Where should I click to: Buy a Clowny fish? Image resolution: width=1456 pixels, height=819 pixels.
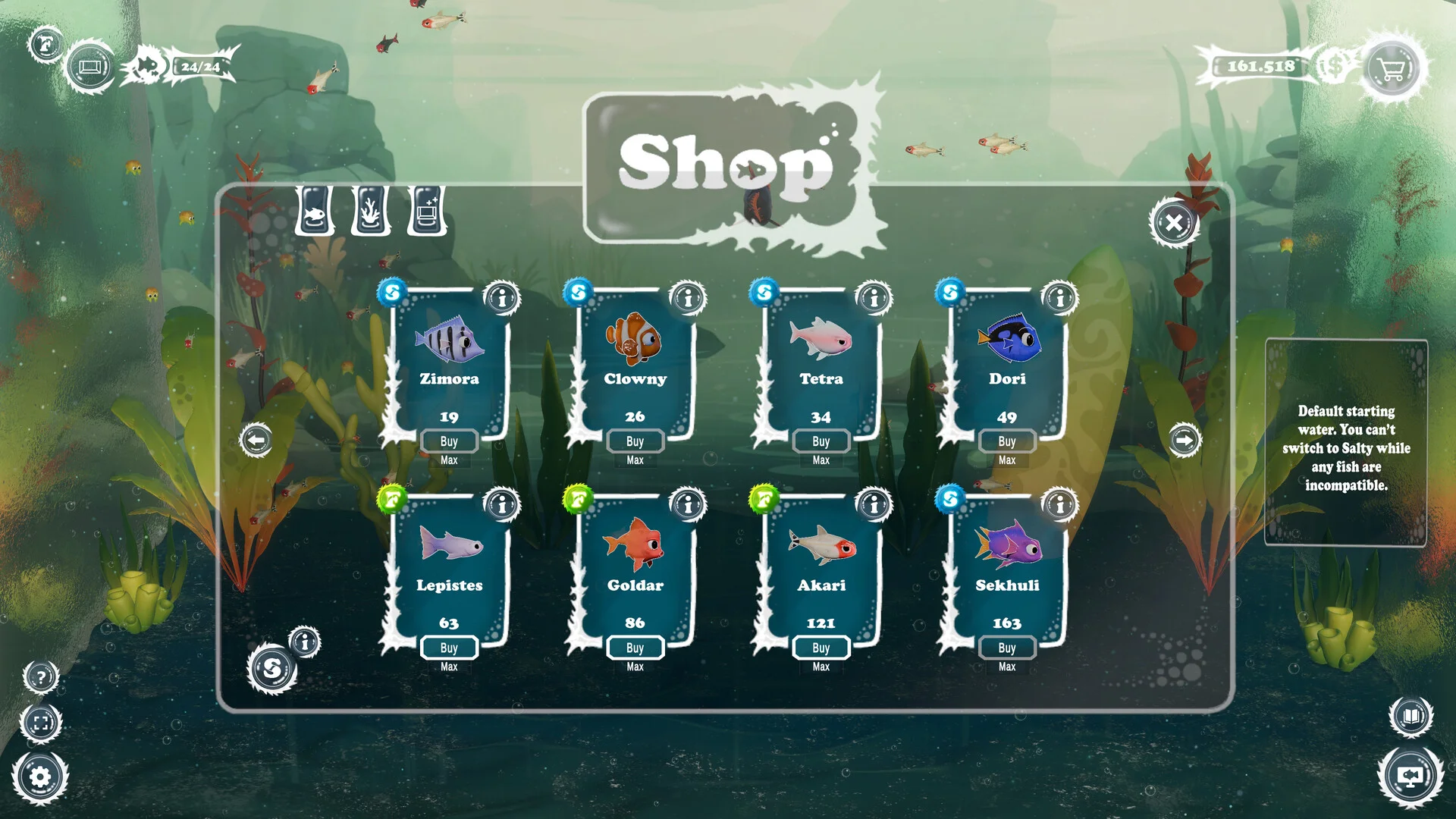(635, 441)
